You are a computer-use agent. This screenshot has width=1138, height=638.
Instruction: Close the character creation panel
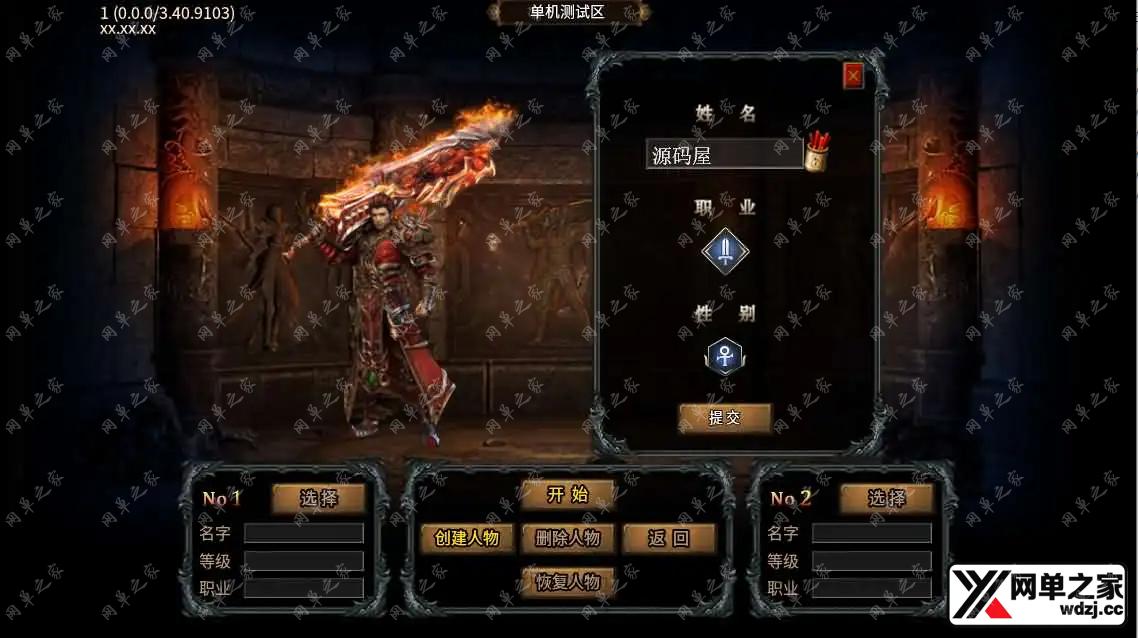pos(853,76)
